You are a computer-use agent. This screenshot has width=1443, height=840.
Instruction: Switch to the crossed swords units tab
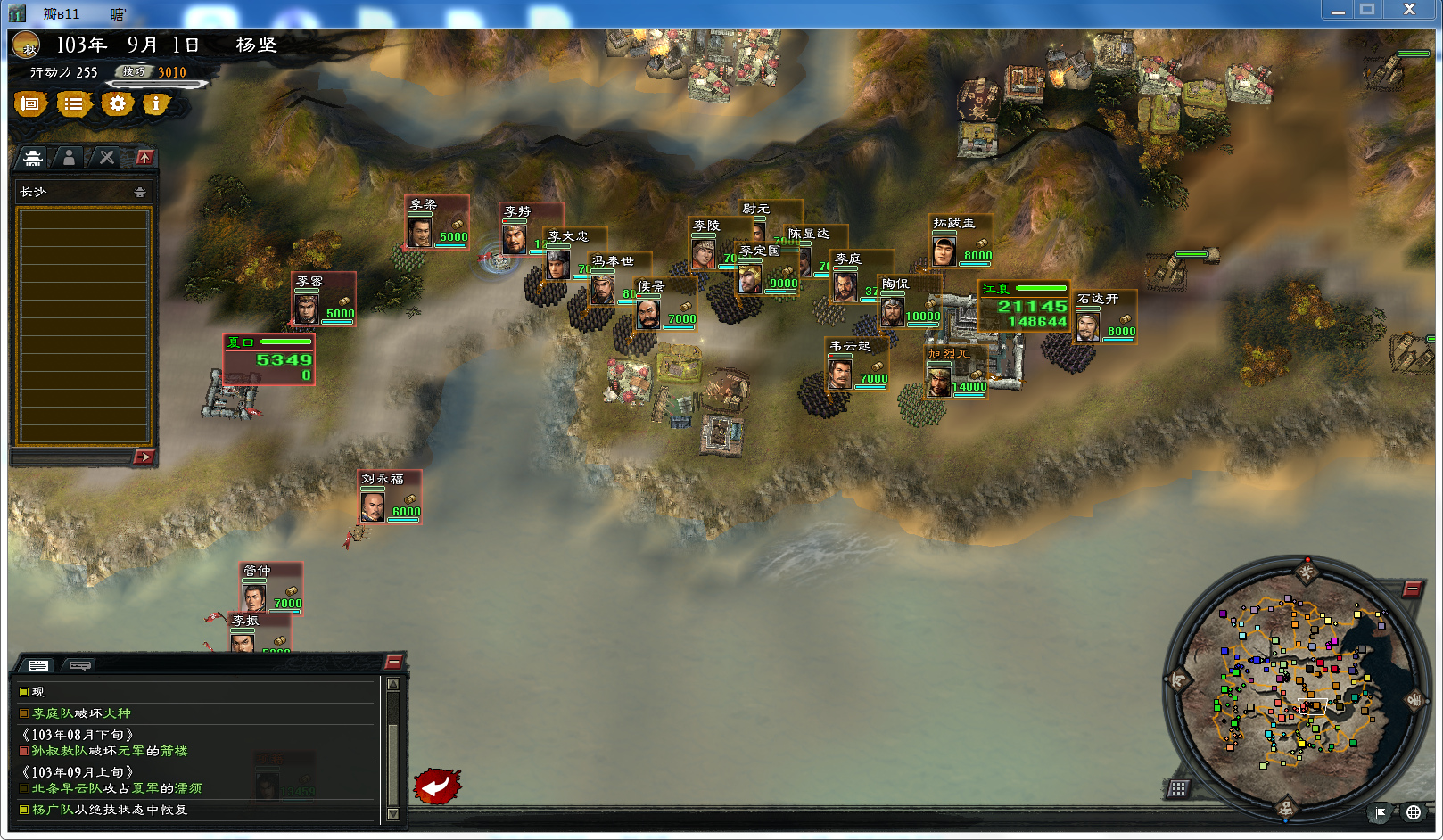point(107,158)
